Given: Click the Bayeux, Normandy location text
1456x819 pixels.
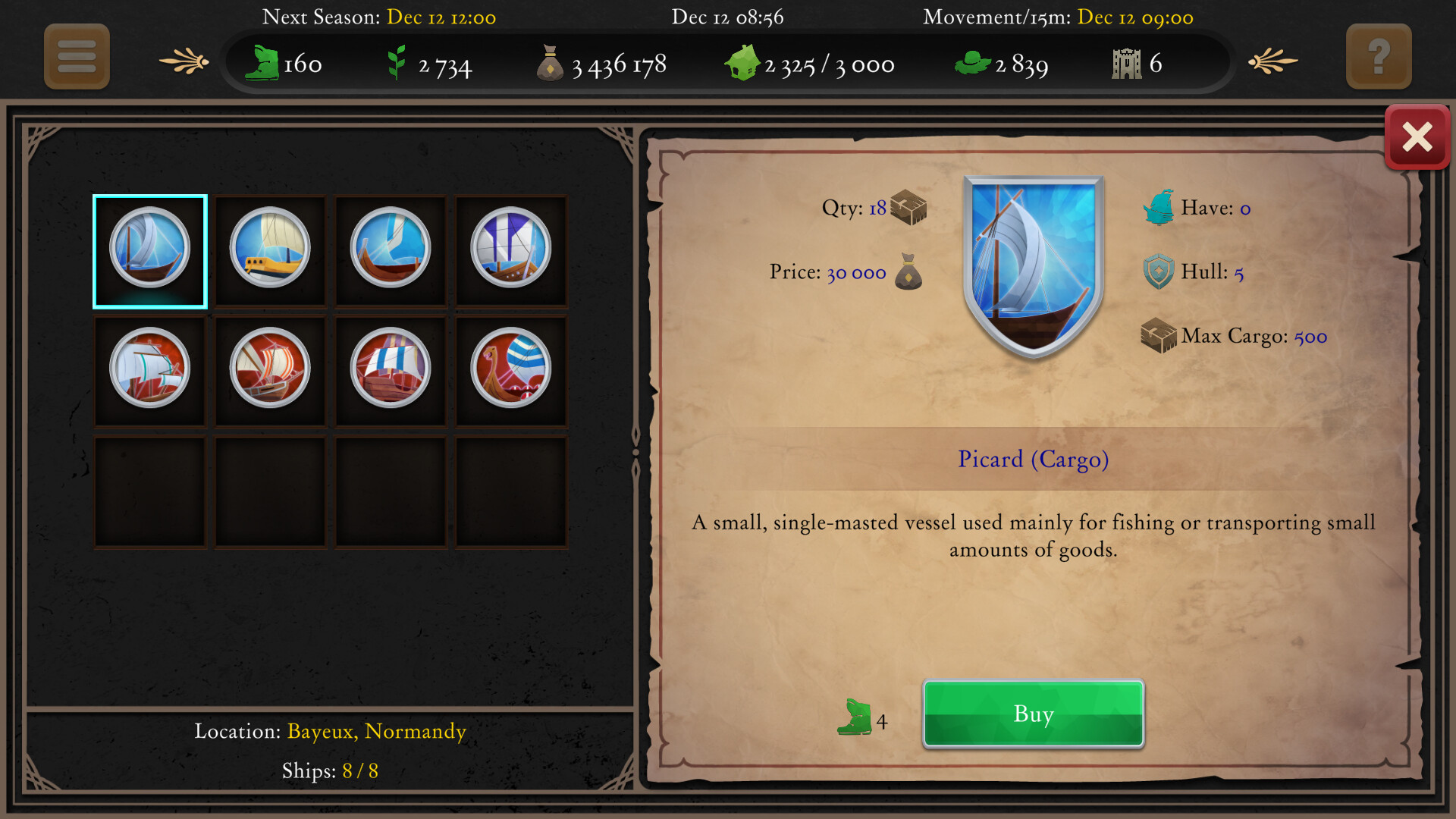Looking at the screenshot, I should pyautogui.click(x=375, y=731).
